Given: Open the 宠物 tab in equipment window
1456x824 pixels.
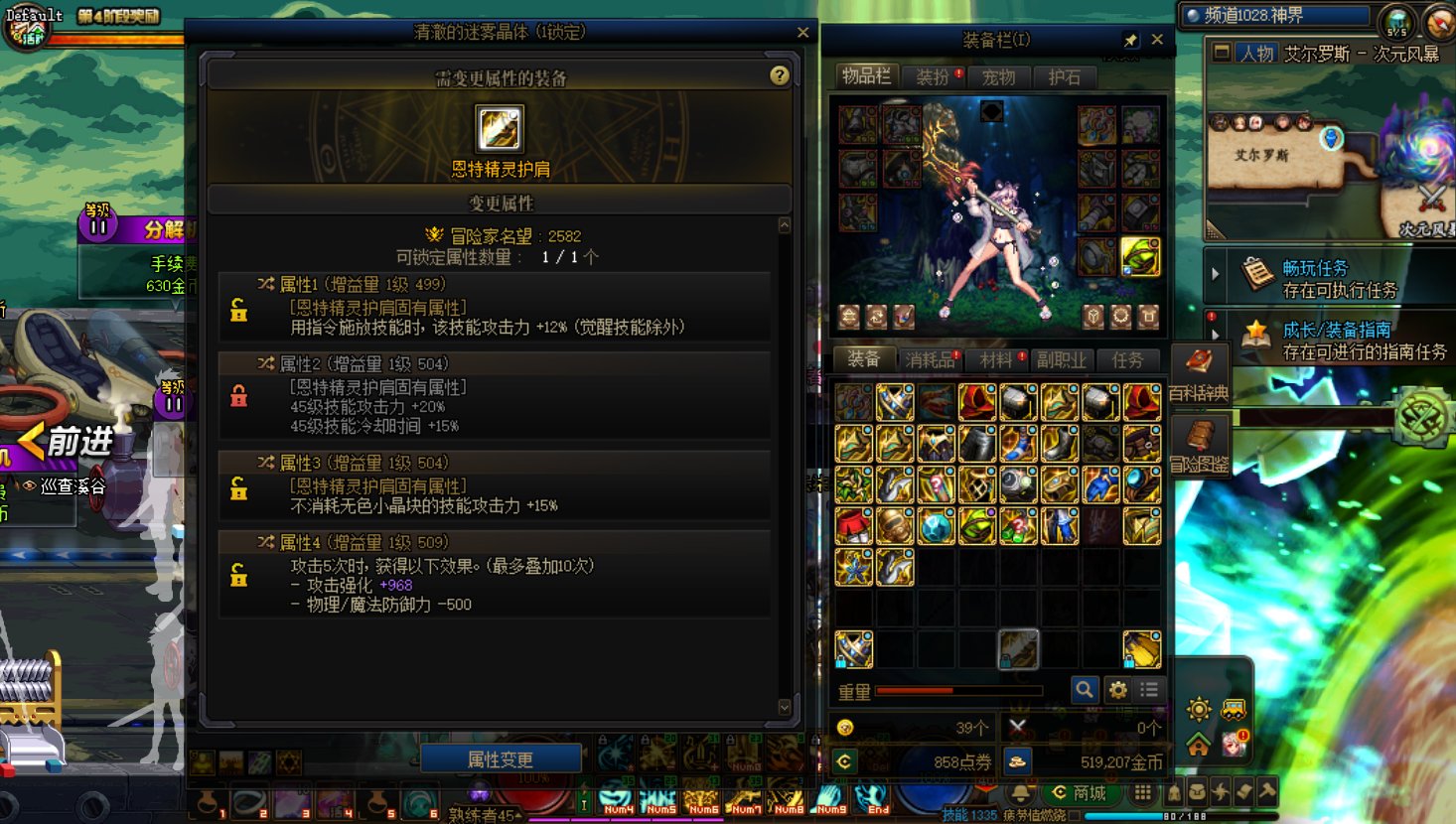Looking at the screenshot, I should [999, 76].
